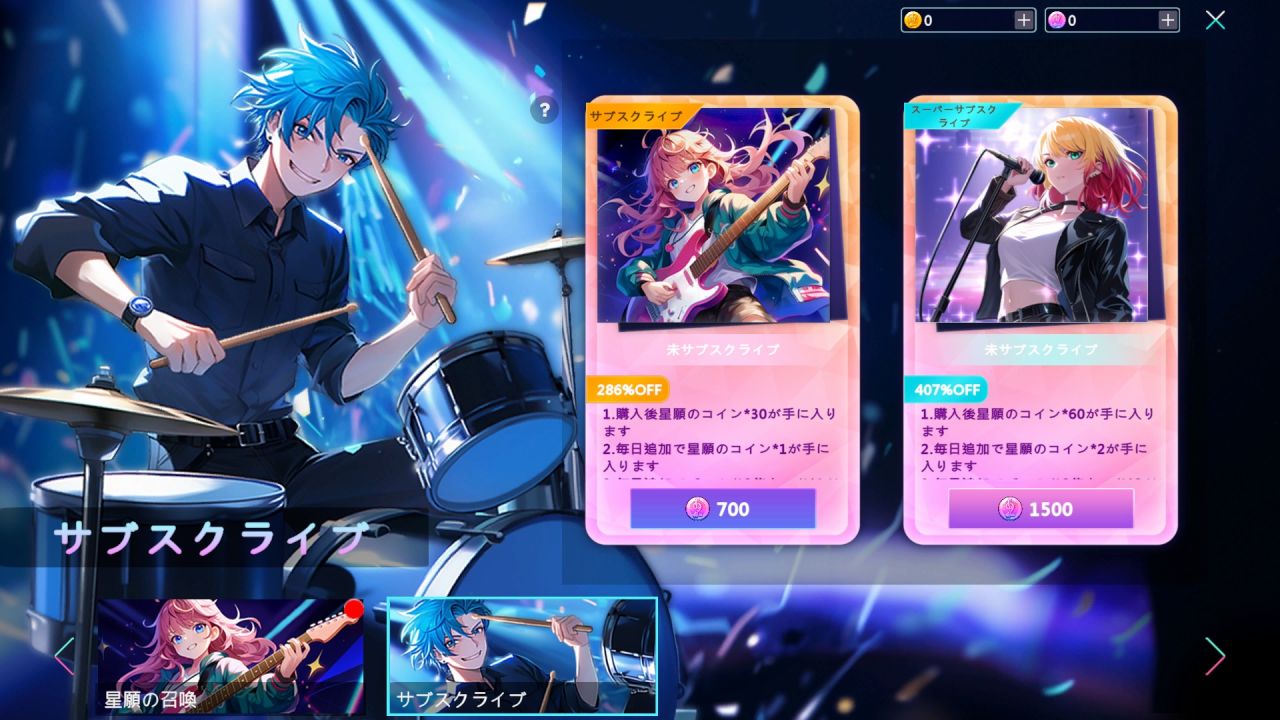Click the 未サブスクライブ label on the left card

722,352
